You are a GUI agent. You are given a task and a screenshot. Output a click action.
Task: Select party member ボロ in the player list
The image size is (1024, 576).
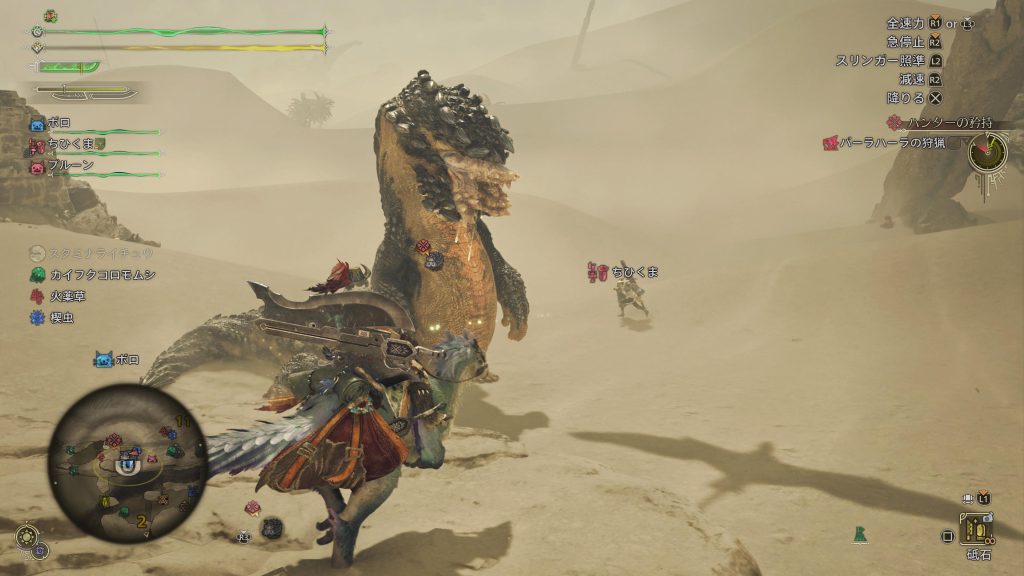click(x=59, y=122)
